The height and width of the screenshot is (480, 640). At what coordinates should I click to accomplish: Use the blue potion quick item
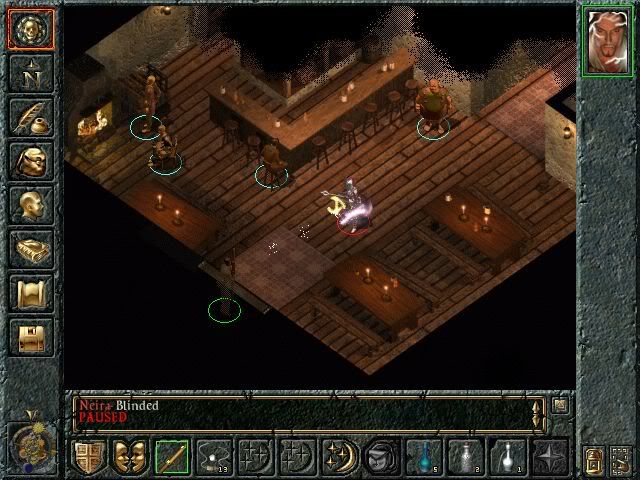[x=424, y=458]
